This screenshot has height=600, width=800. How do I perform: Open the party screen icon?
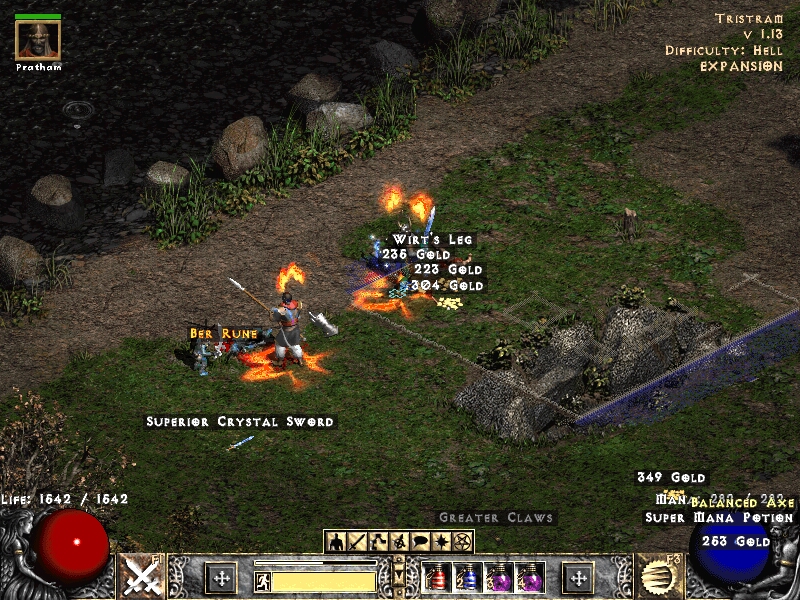pos(399,541)
